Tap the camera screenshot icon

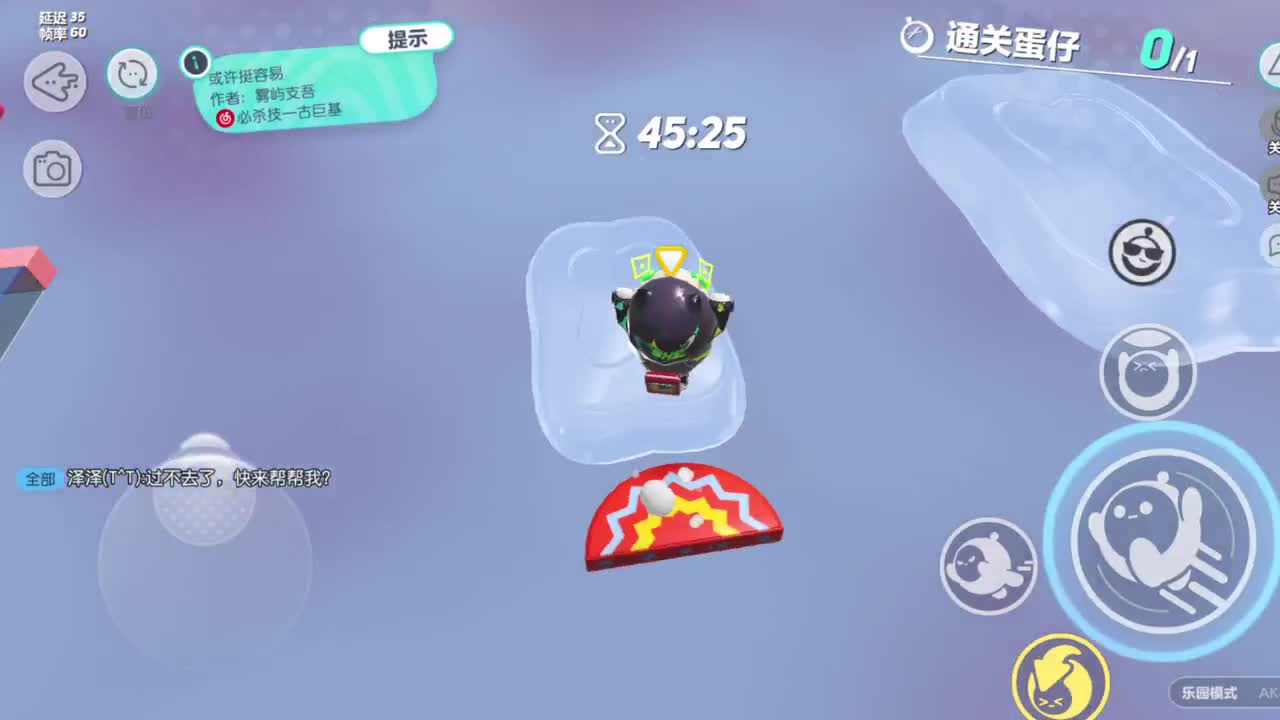point(53,168)
